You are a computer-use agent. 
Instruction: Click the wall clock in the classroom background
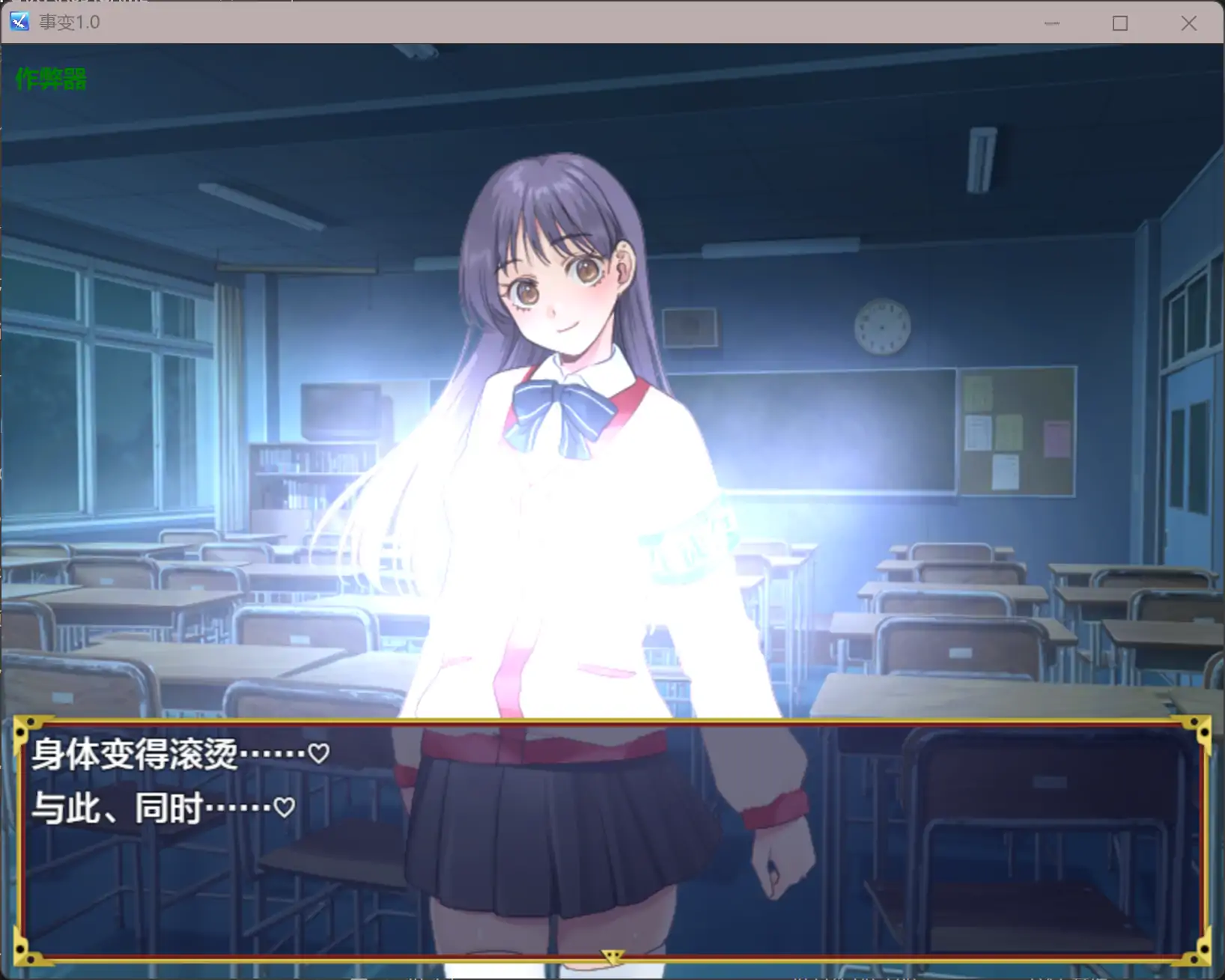click(x=882, y=327)
